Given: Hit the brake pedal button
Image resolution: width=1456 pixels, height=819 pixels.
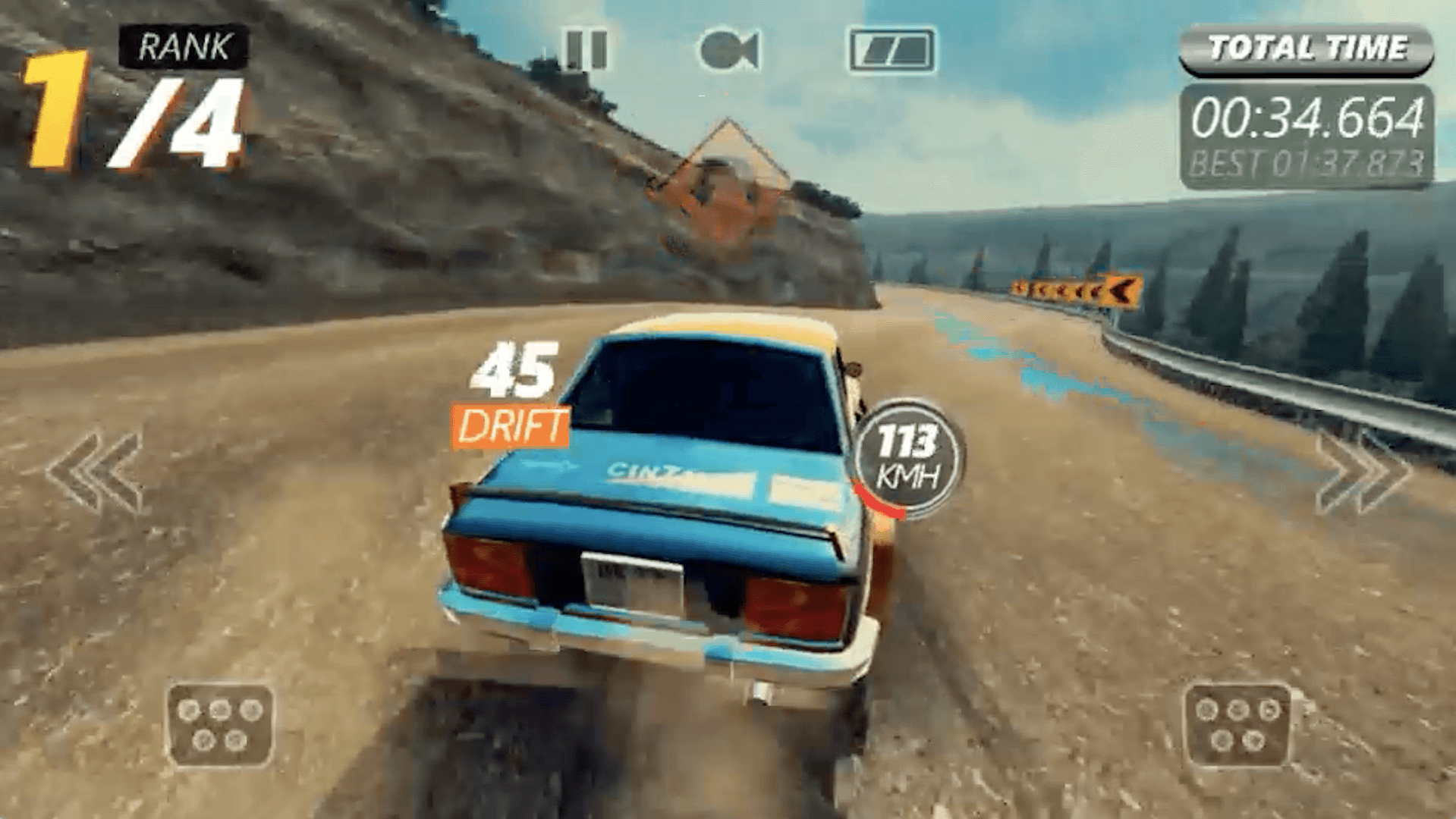Looking at the screenshot, I should (x=220, y=725).
